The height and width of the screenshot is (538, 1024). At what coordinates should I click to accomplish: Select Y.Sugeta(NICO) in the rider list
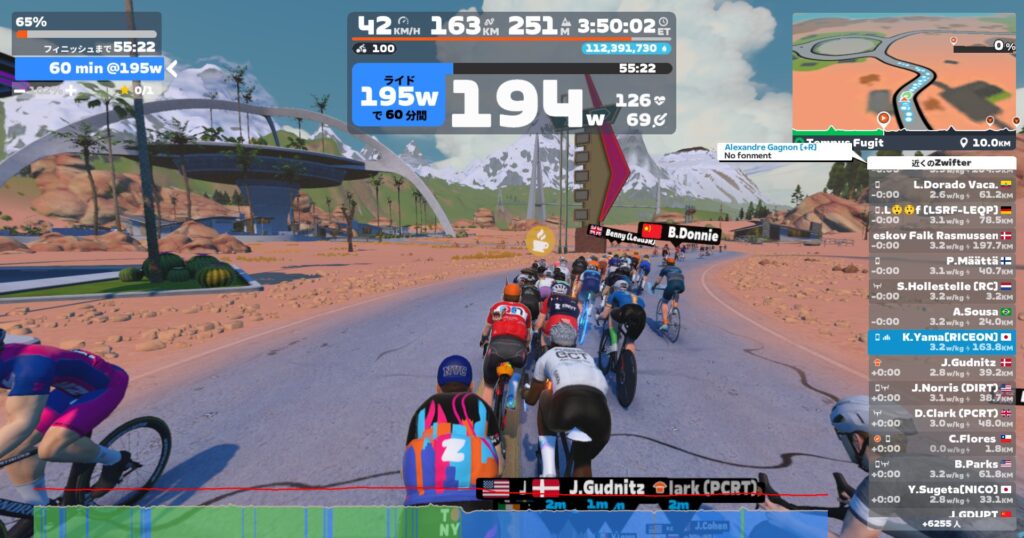pos(941,494)
